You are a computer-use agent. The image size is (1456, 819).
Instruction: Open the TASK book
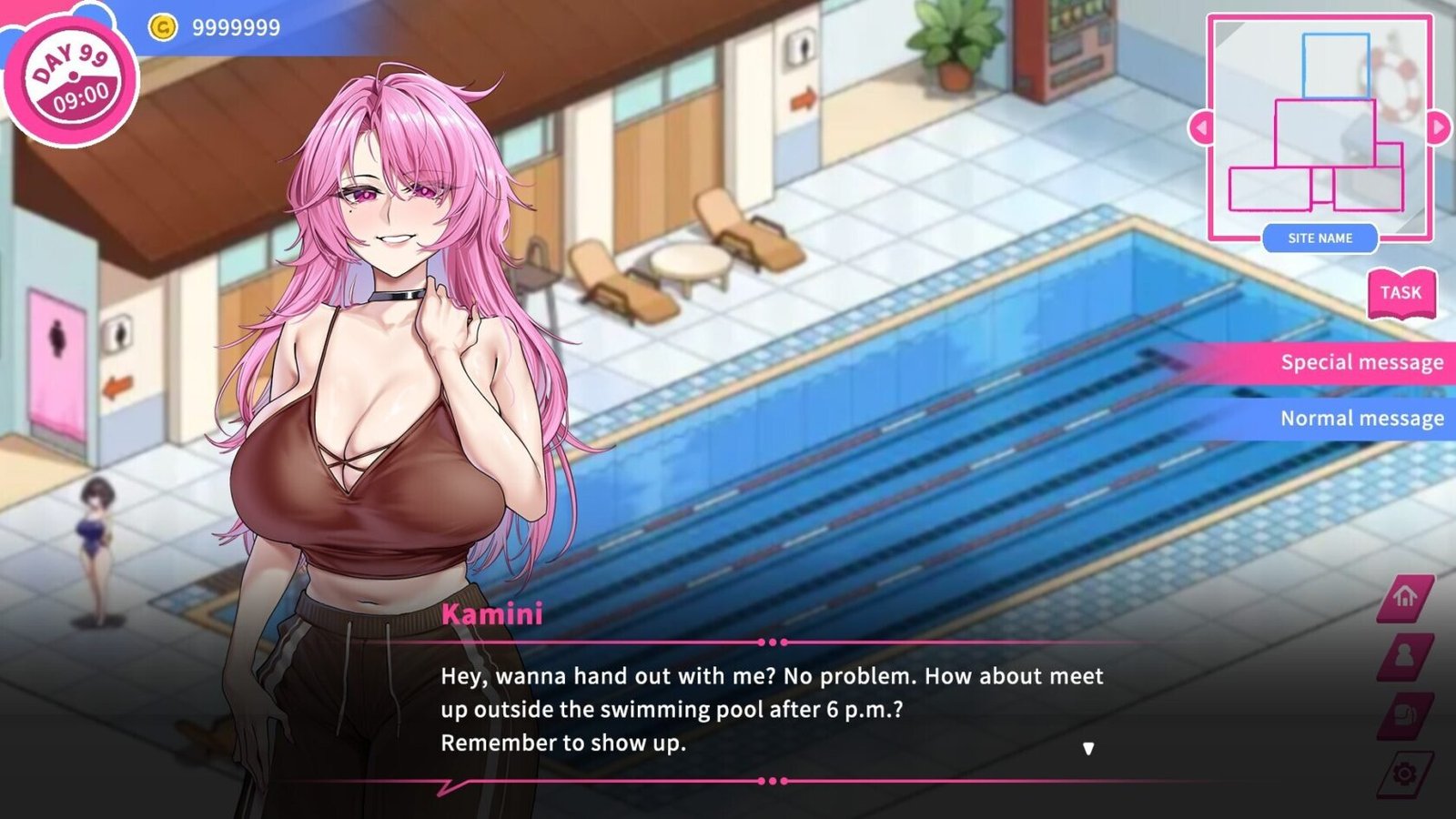[1400, 293]
